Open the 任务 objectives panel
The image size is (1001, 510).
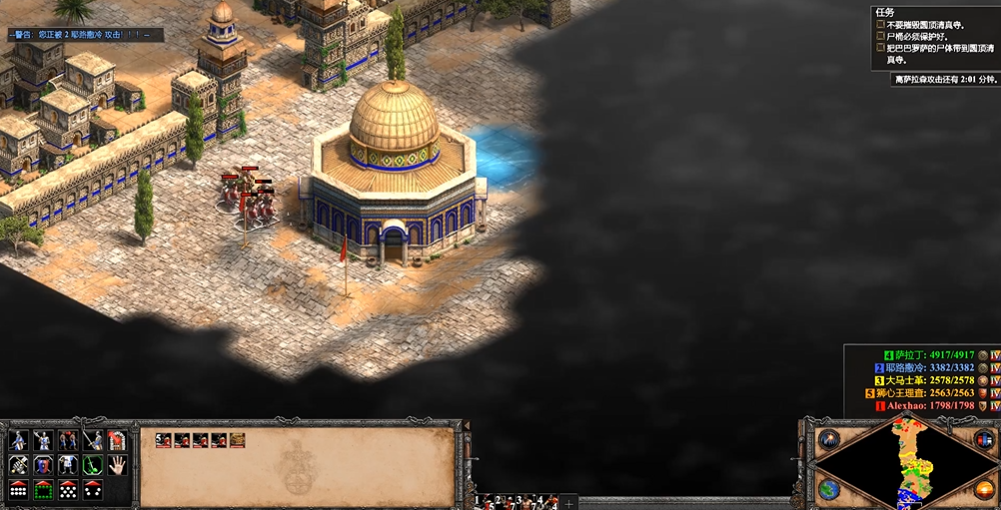click(885, 12)
